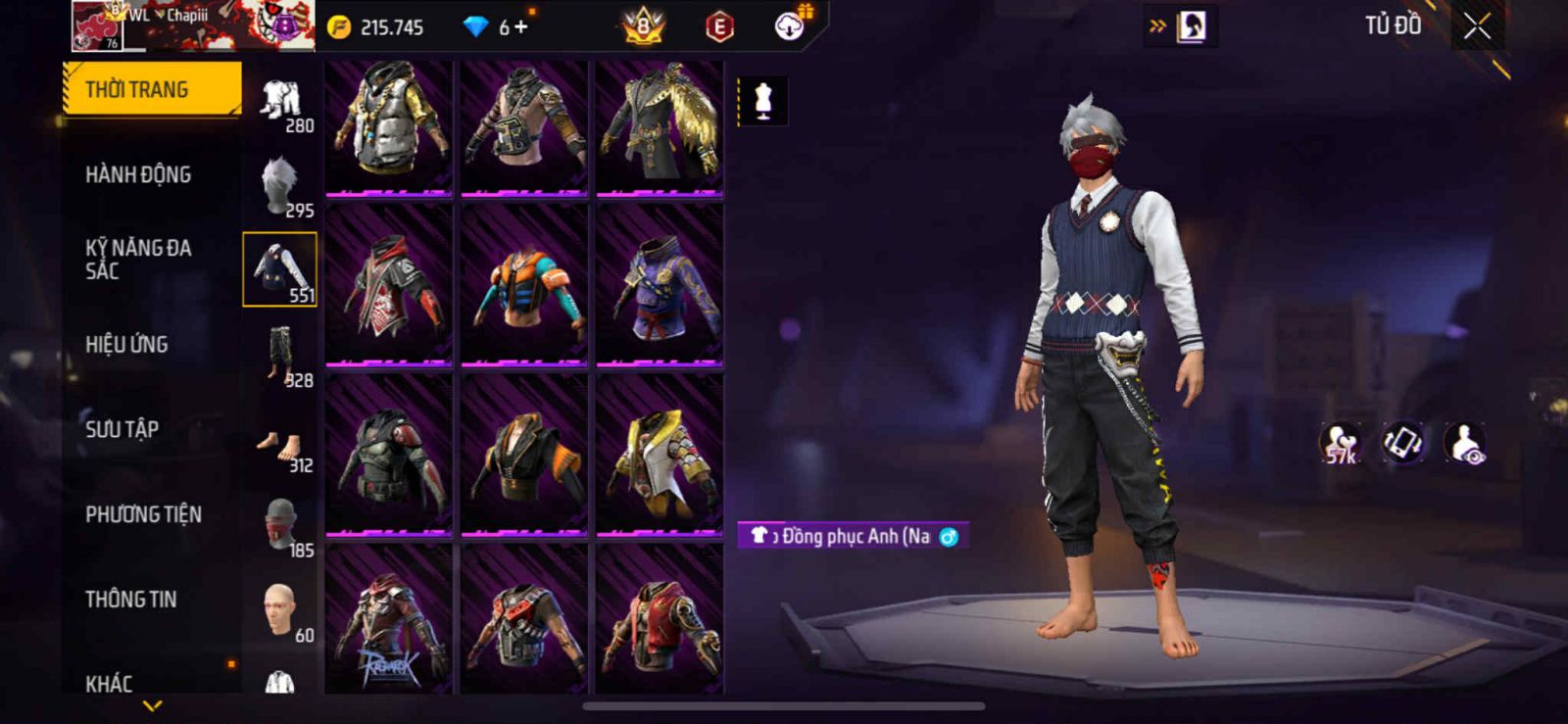Screen dimensions: 1568x724
Task: Open the 57k likes icon
Action: click(x=1340, y=443)
